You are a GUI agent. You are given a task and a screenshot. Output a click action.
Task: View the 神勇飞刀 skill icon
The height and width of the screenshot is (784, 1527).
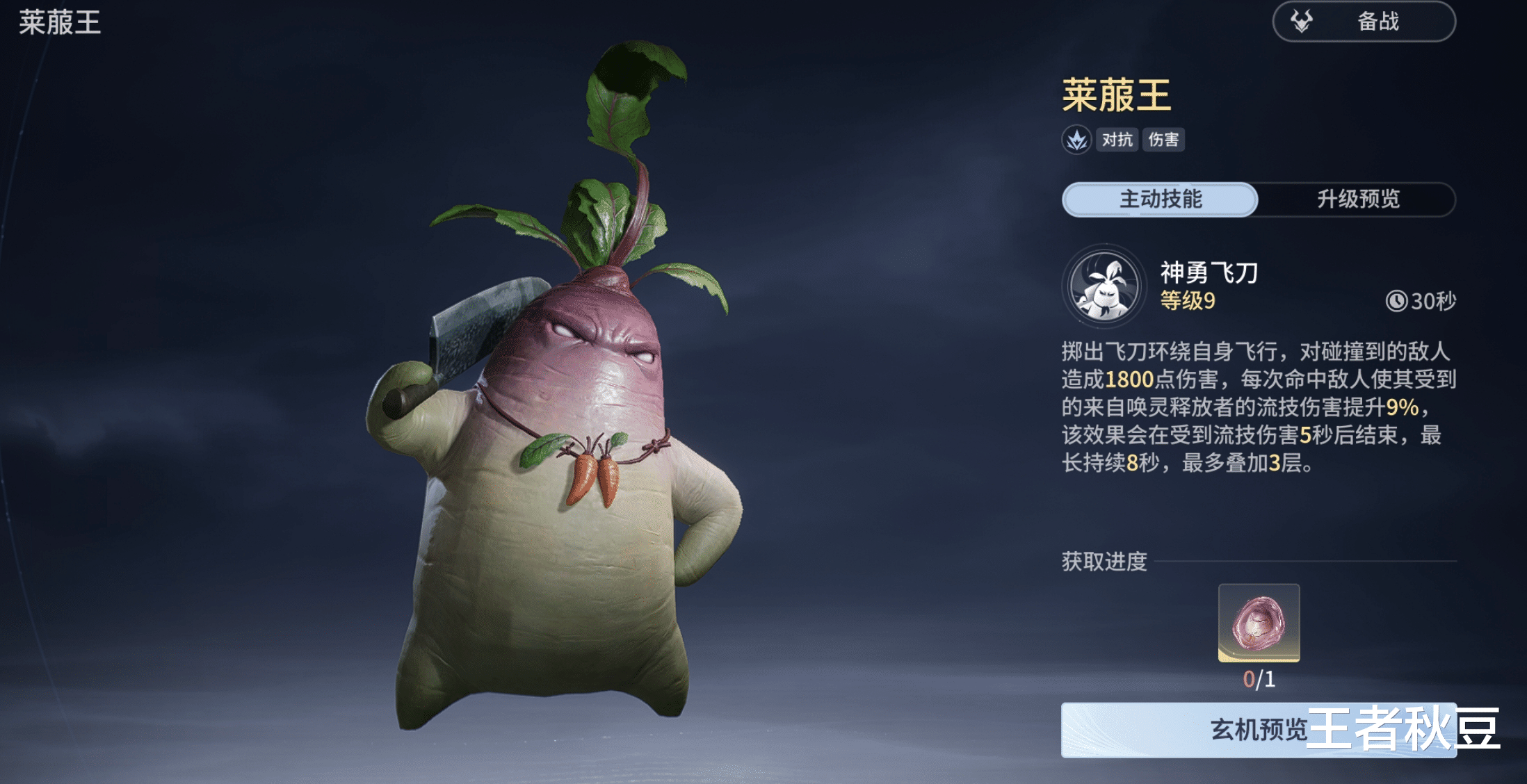point(1104,286)
